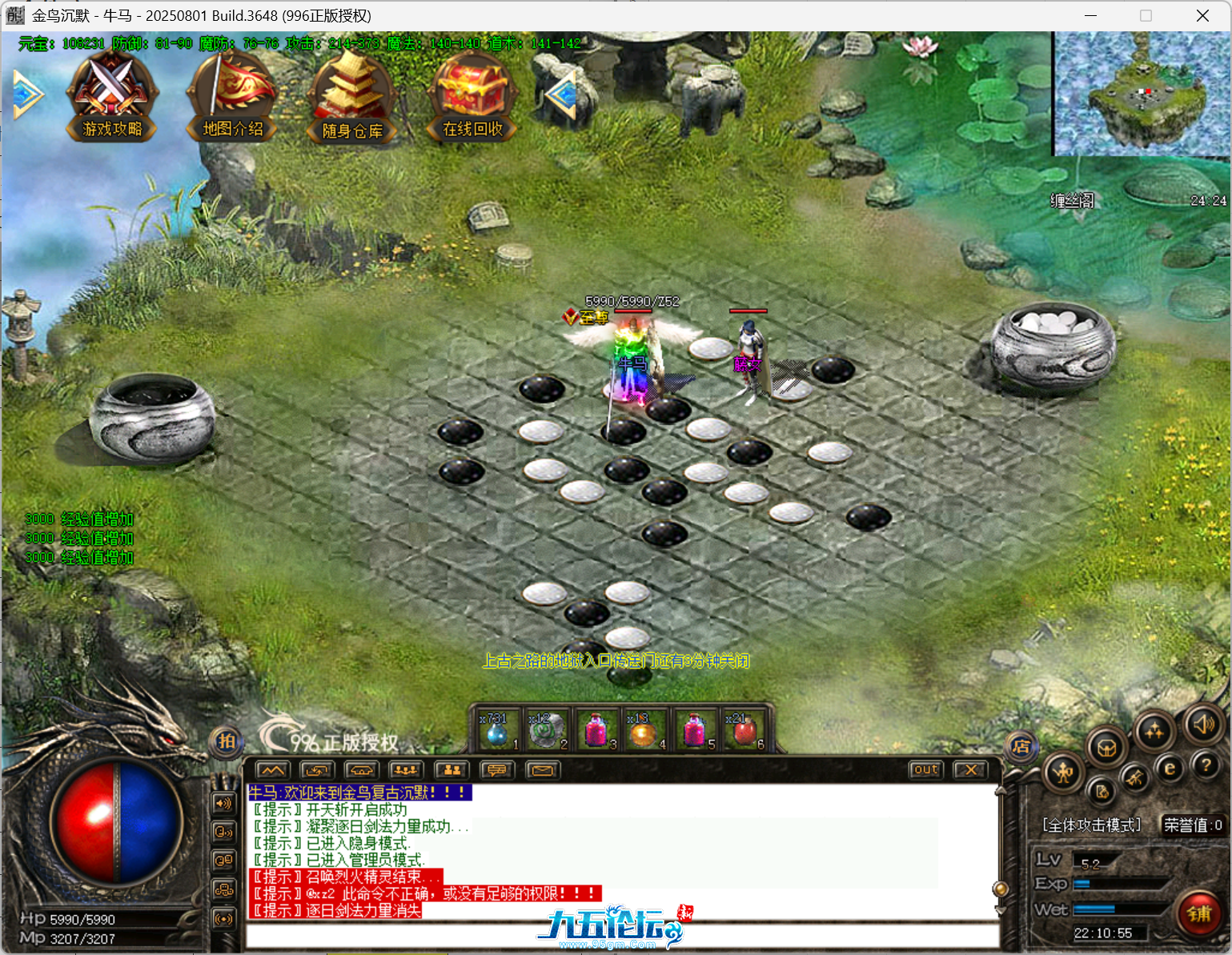
Task: Click the chat bubble icon in the chat toolbar
Action: tap(498, 770)
